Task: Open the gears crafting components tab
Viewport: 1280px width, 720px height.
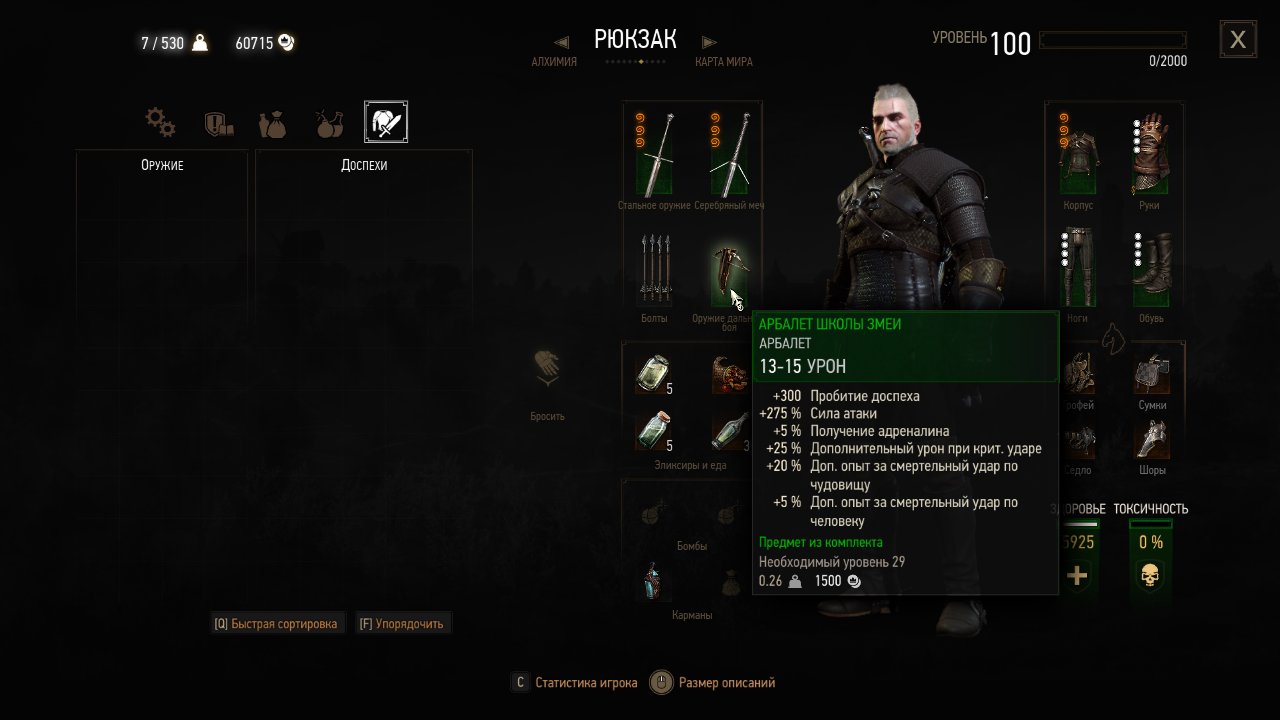Action: tap(160, 123)
